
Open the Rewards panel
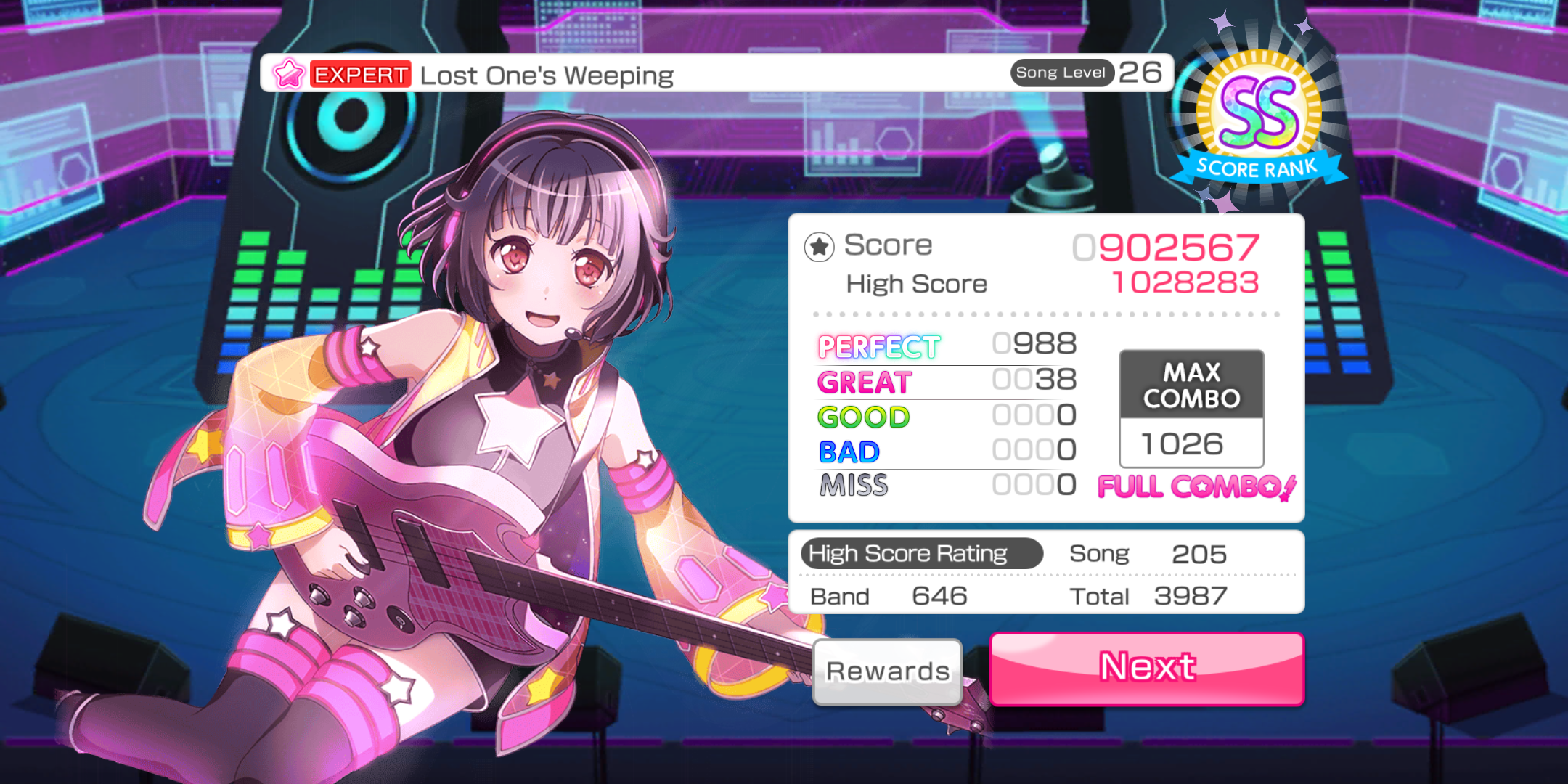click(x=887, y=671)
